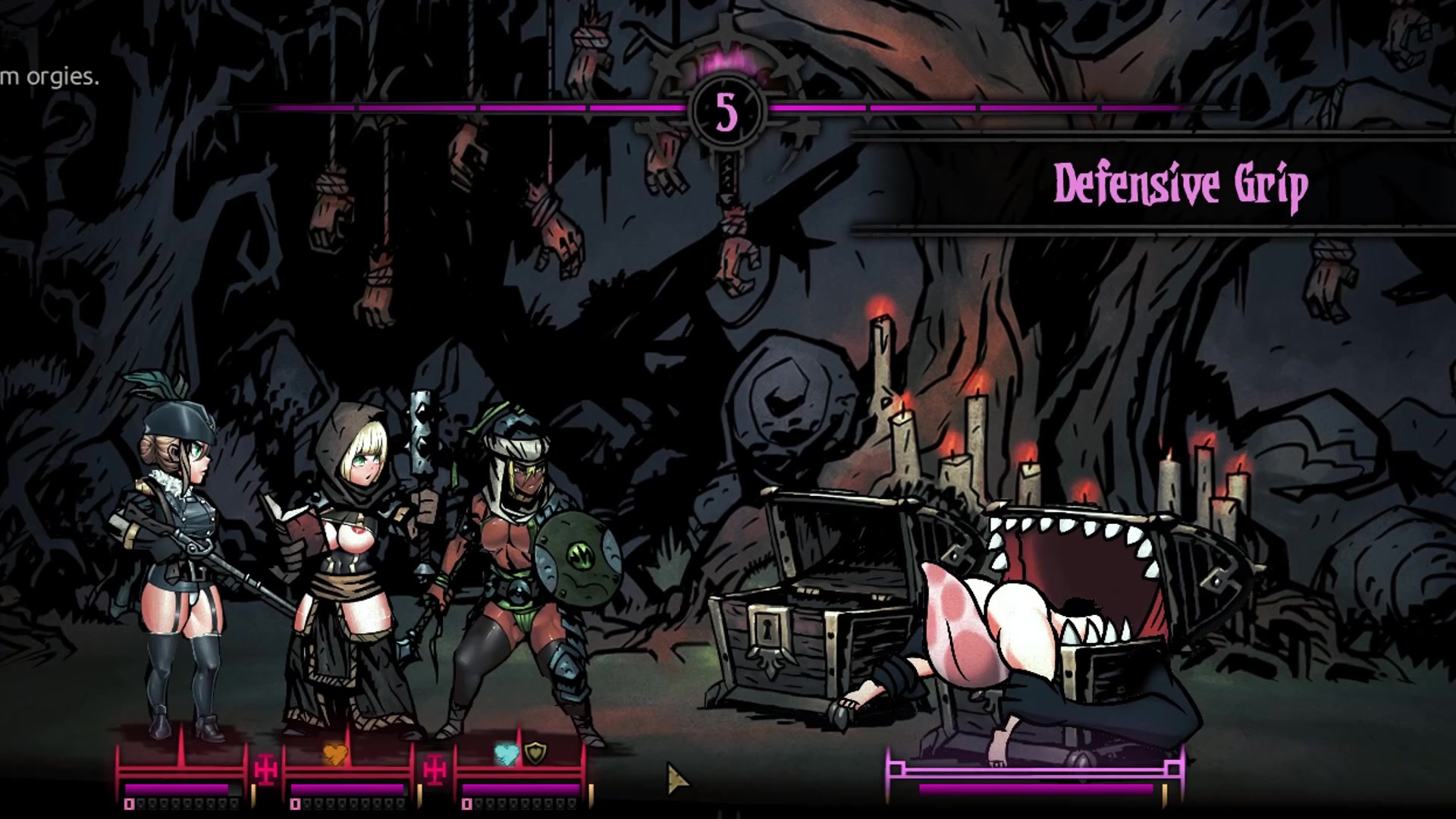The image size is (1456, 819).
Task: Inspect the cyan heart status token
Action: click(x=506, y=753)
